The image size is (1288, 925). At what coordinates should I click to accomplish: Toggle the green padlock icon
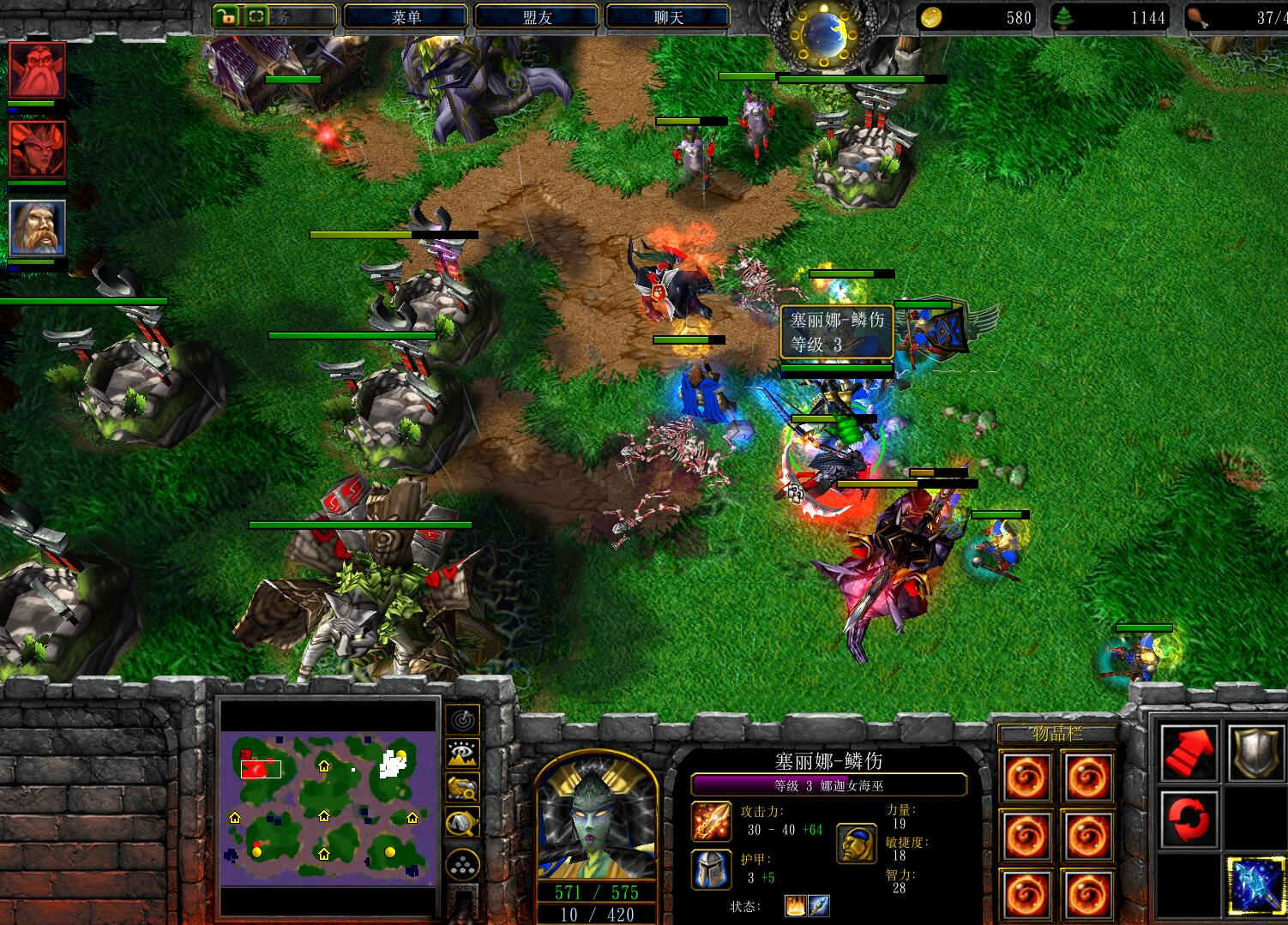click(x=226, y=15)
